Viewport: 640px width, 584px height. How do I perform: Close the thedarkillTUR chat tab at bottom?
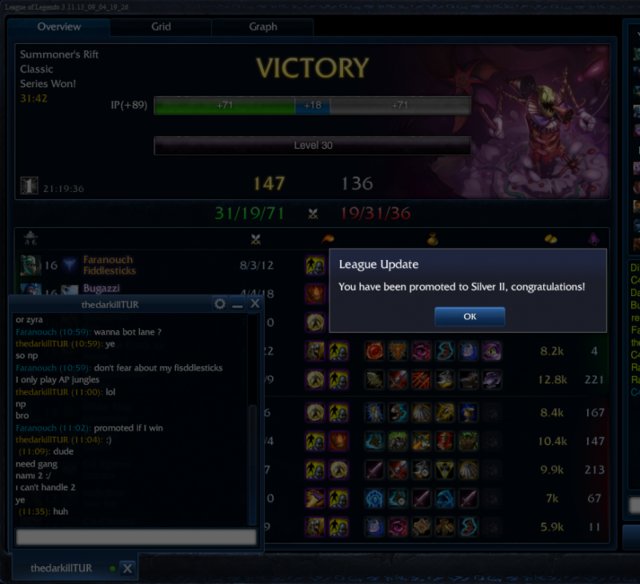coord(127,568)
